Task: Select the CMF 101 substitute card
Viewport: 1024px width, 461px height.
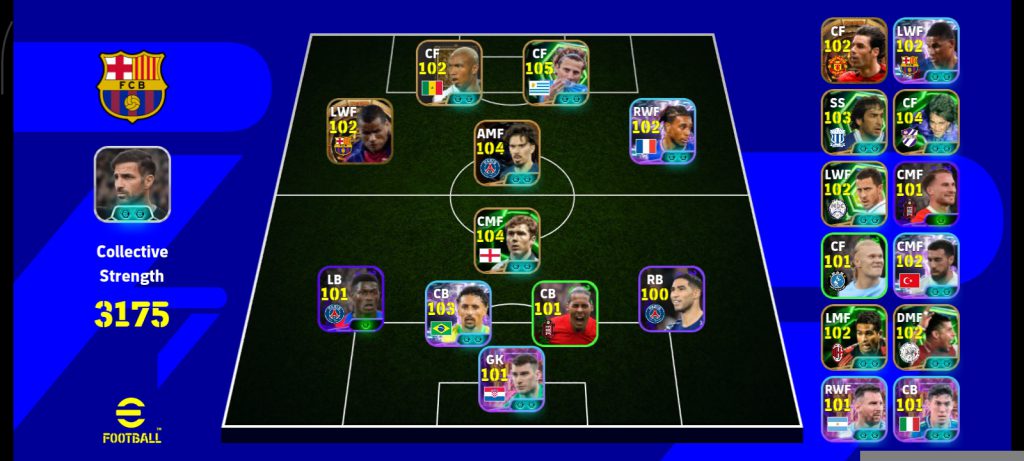Action: coord(926,194)
